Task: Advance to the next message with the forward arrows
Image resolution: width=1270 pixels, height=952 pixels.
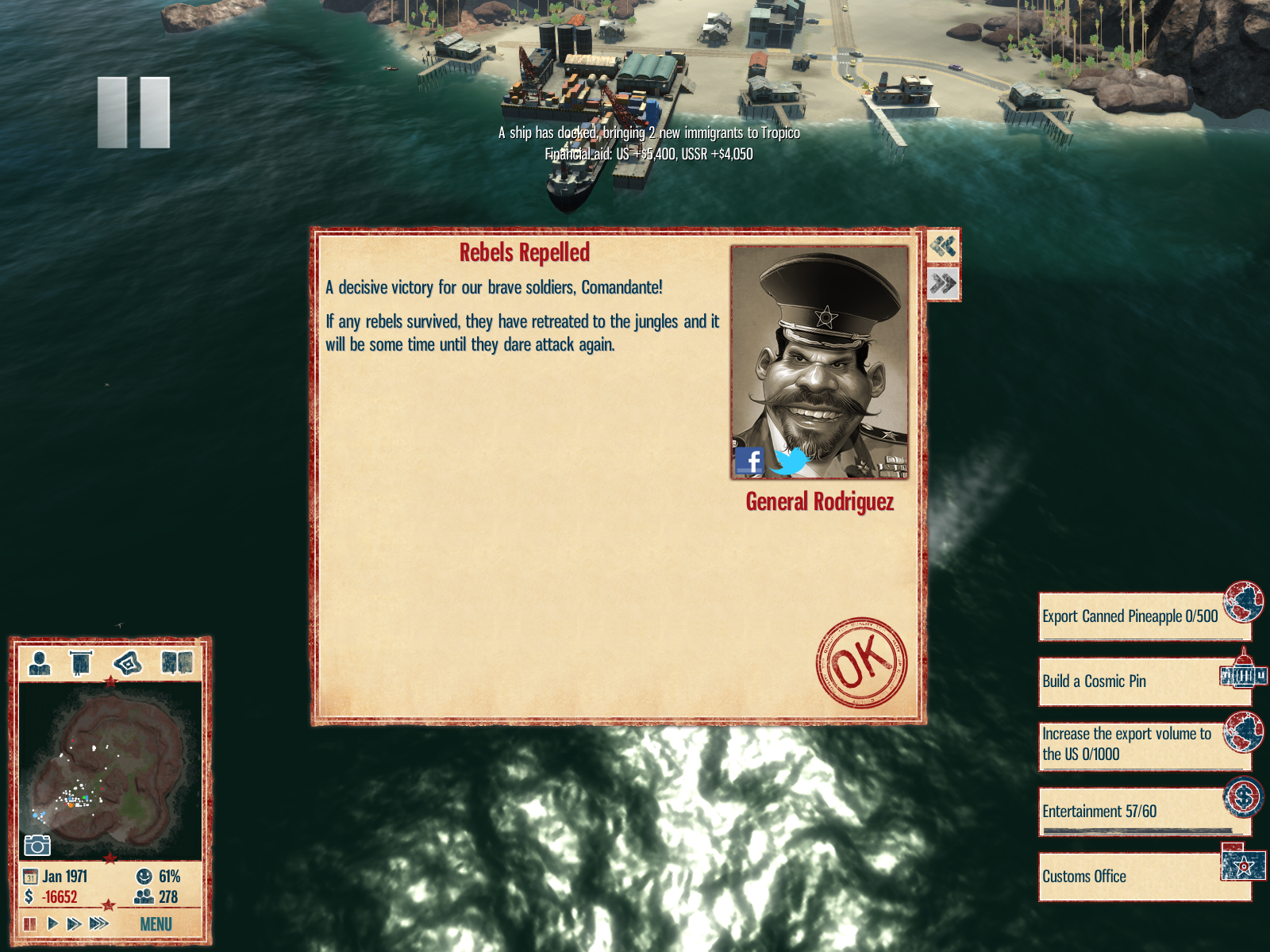Action: 943,283
